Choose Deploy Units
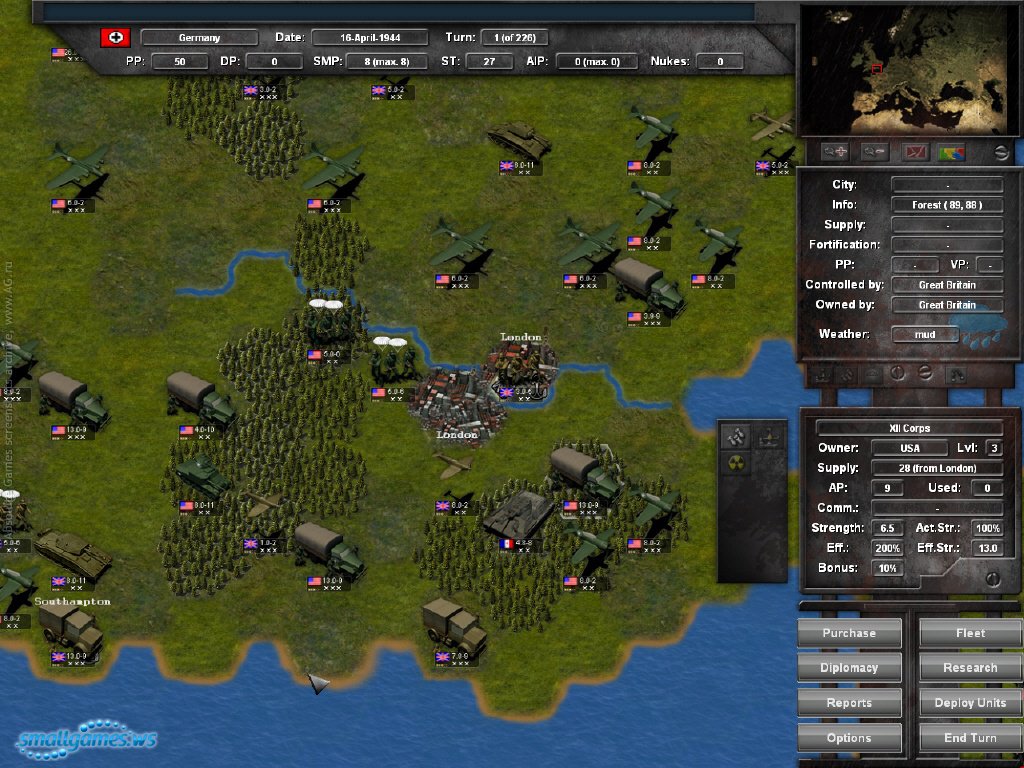The image size is (1024, 768). (x=970, y=703)
